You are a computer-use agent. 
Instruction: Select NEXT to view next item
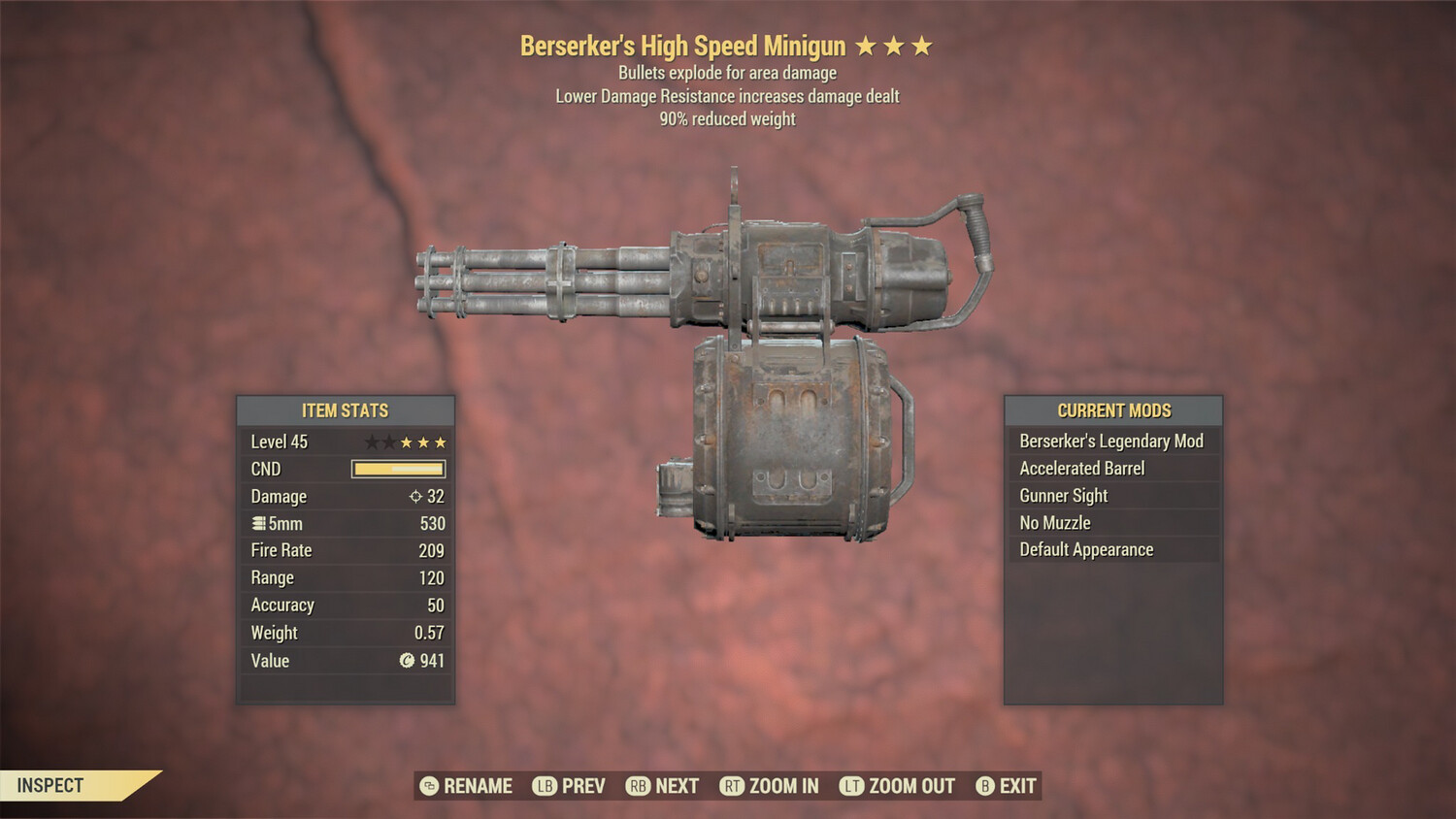point(677,786)
